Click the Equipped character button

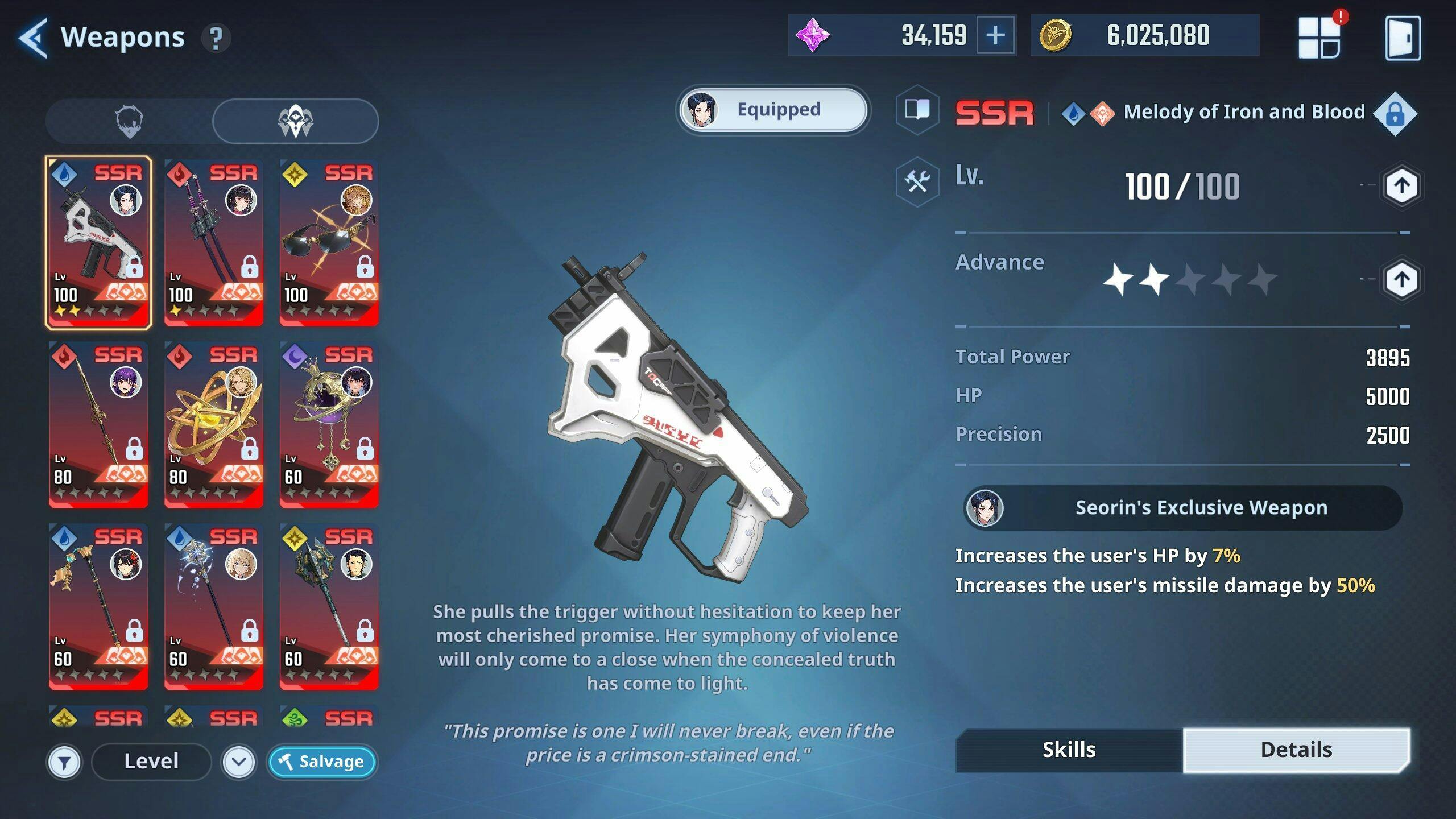(x=773, y=110)
